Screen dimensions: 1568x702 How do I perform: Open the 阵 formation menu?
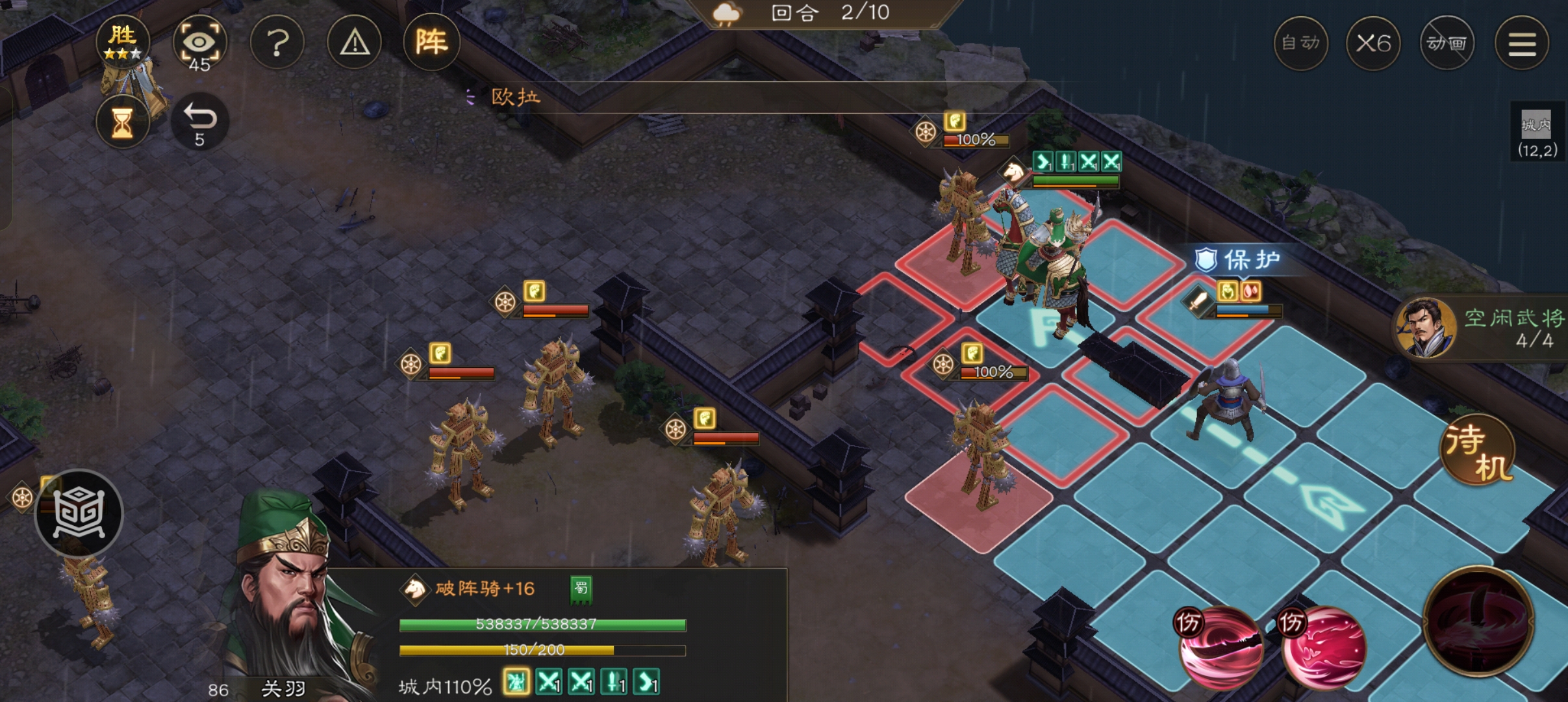431,43
